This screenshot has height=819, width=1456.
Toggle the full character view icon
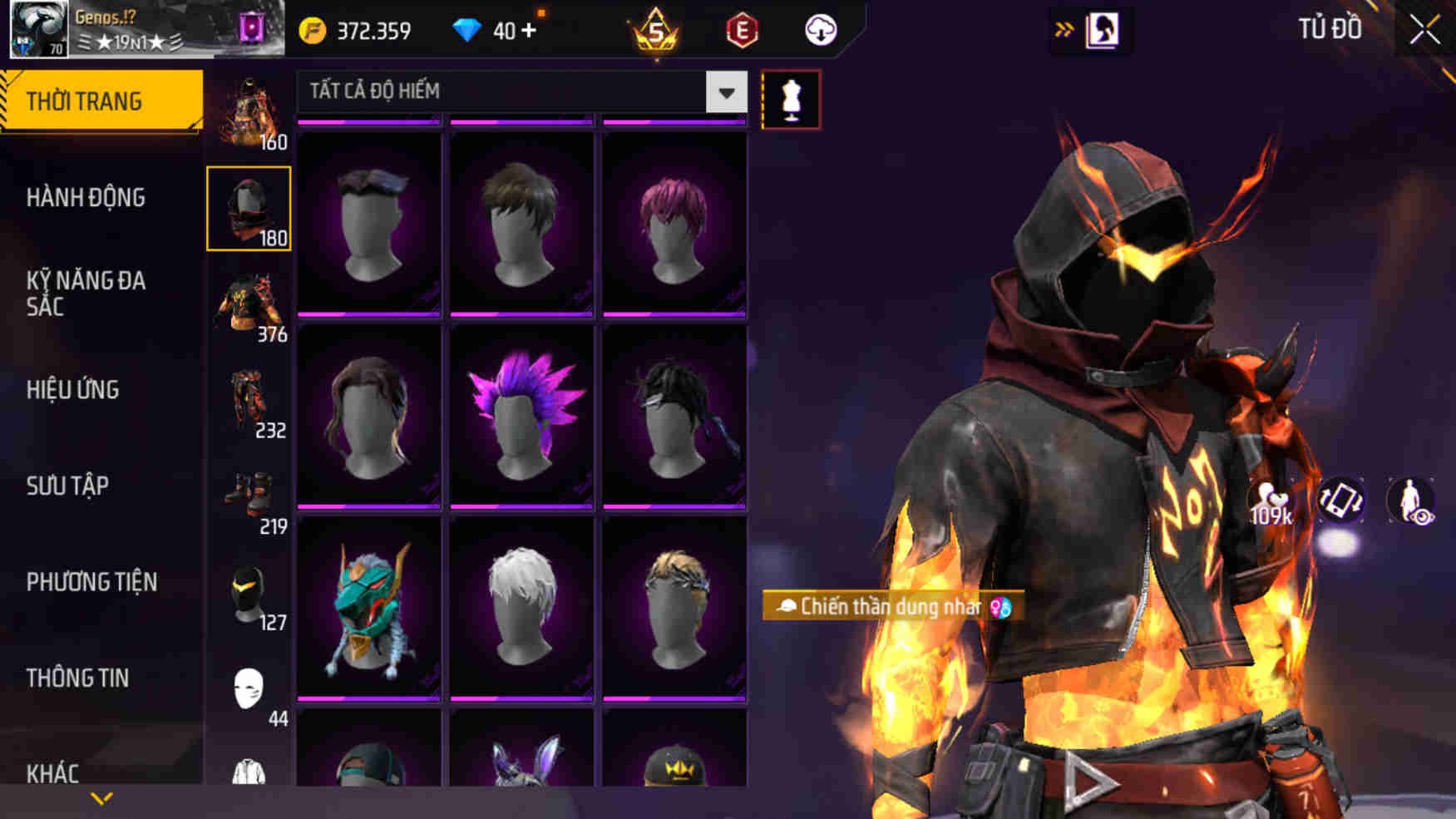(x=1414, y=501)
